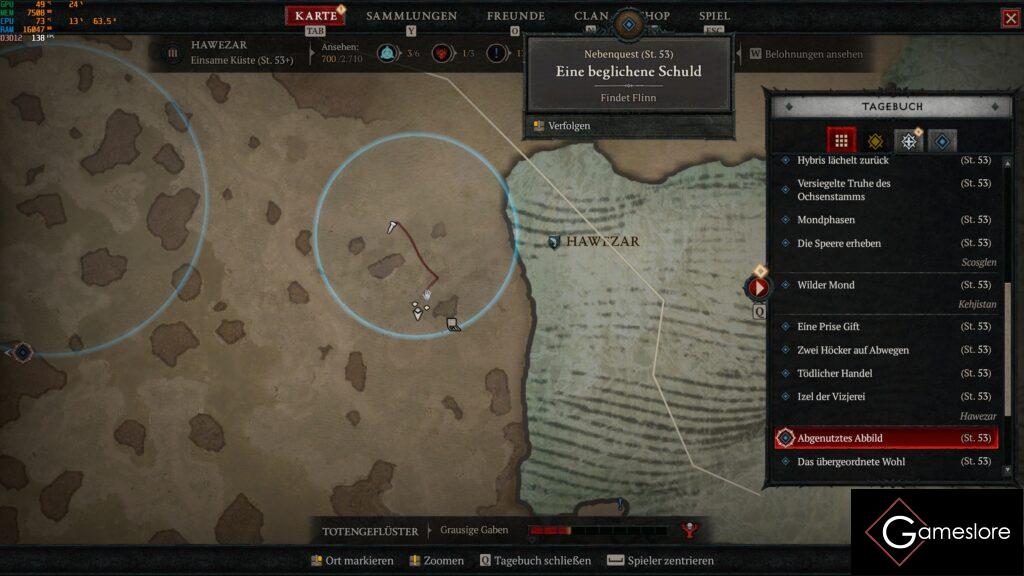Choose the quest Das übergeordnete Wohl

(852, 462)
